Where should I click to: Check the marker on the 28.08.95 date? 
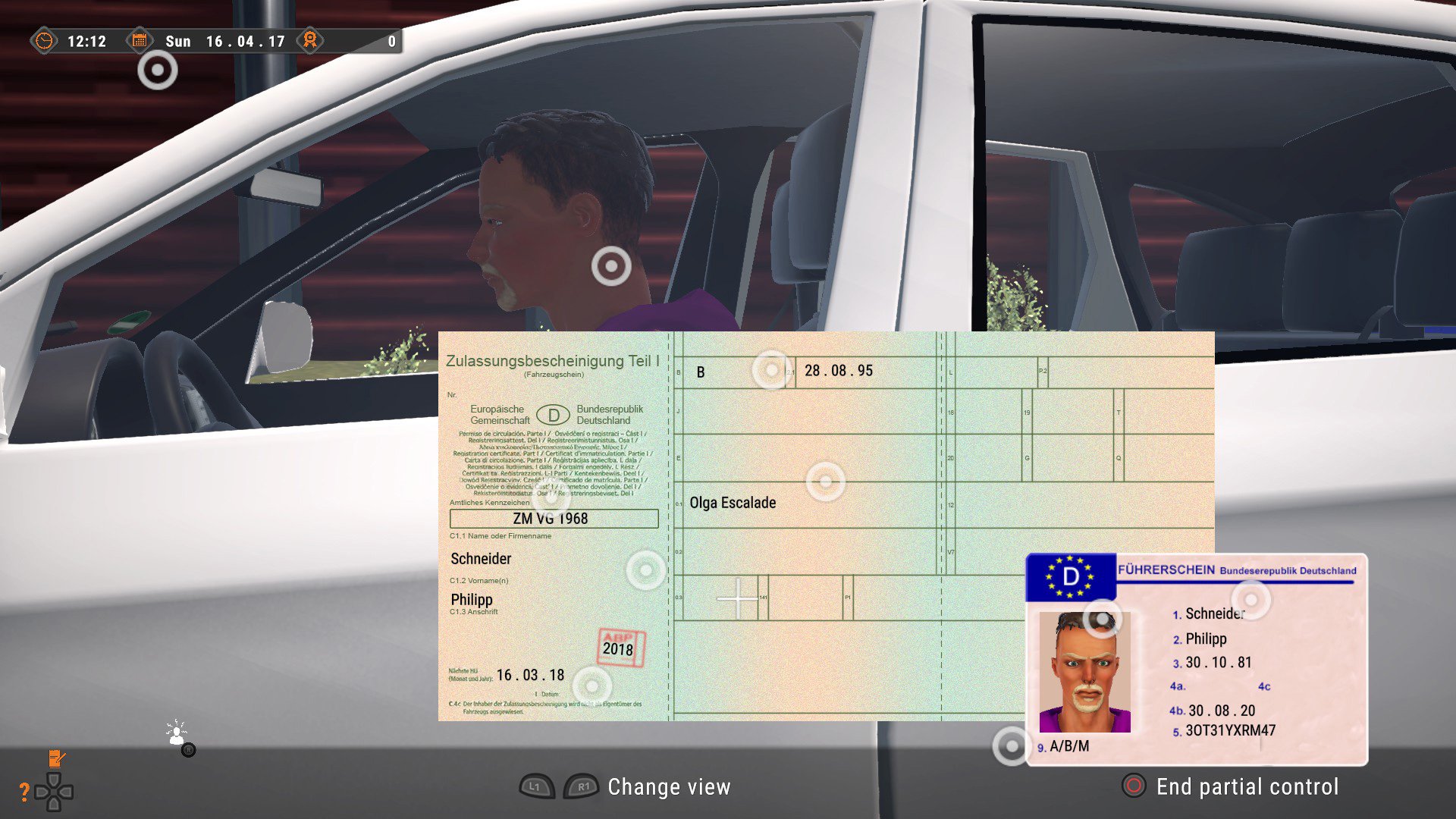(x=771, y=371)
